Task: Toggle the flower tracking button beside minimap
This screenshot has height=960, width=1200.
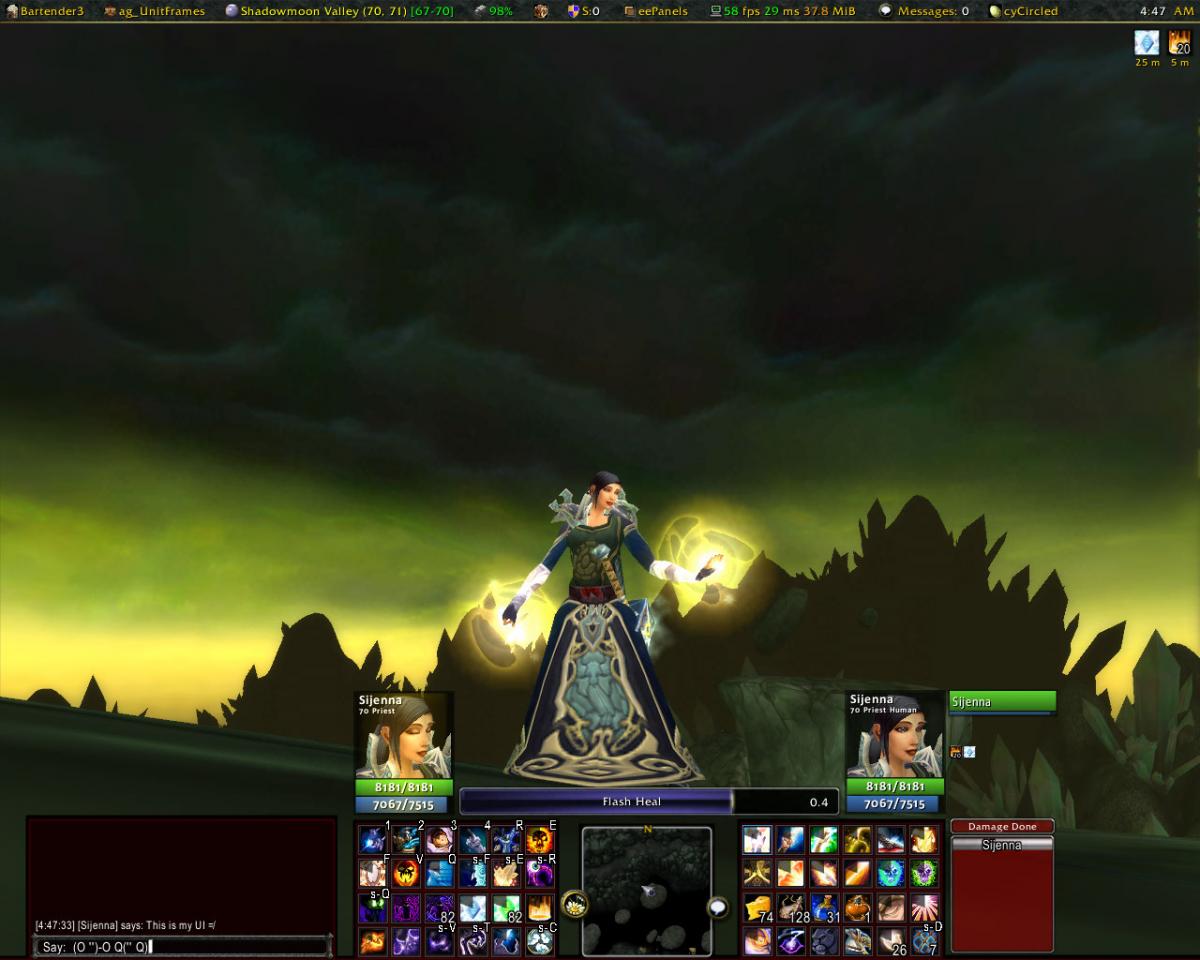Action: [x=574, y=905]
